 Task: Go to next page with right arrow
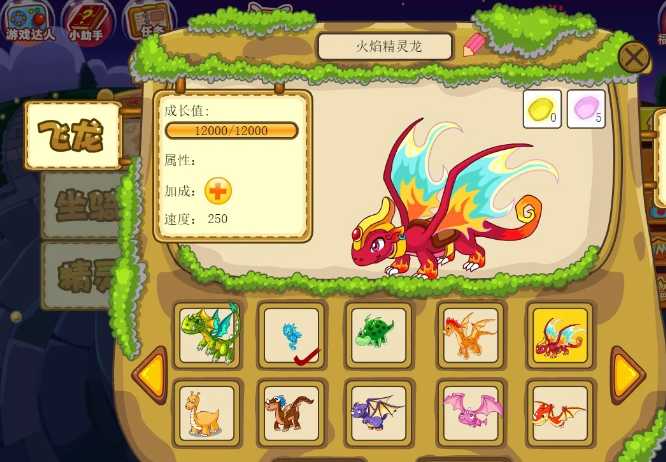627,374
